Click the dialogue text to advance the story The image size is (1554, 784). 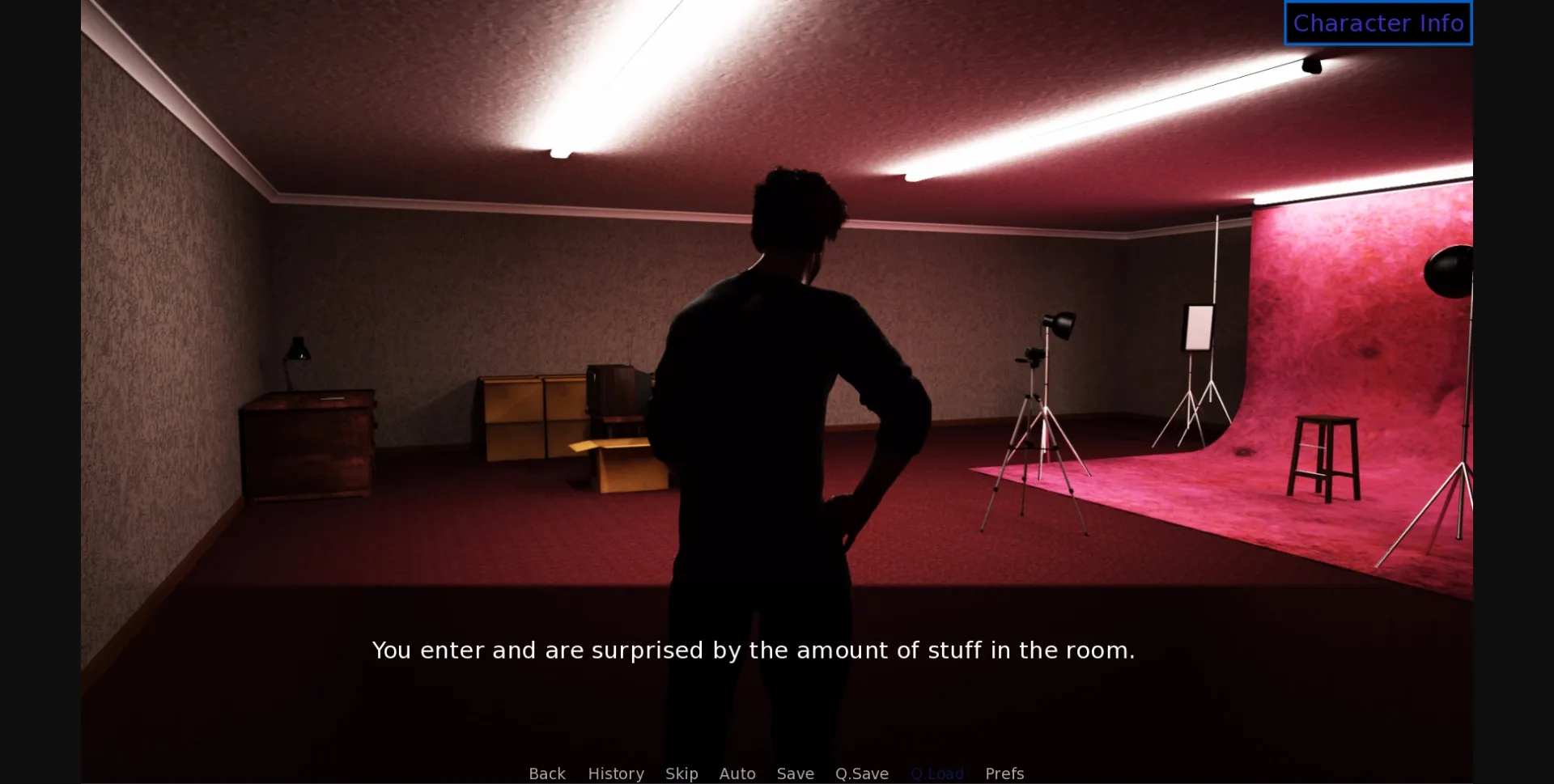(753, 650)
